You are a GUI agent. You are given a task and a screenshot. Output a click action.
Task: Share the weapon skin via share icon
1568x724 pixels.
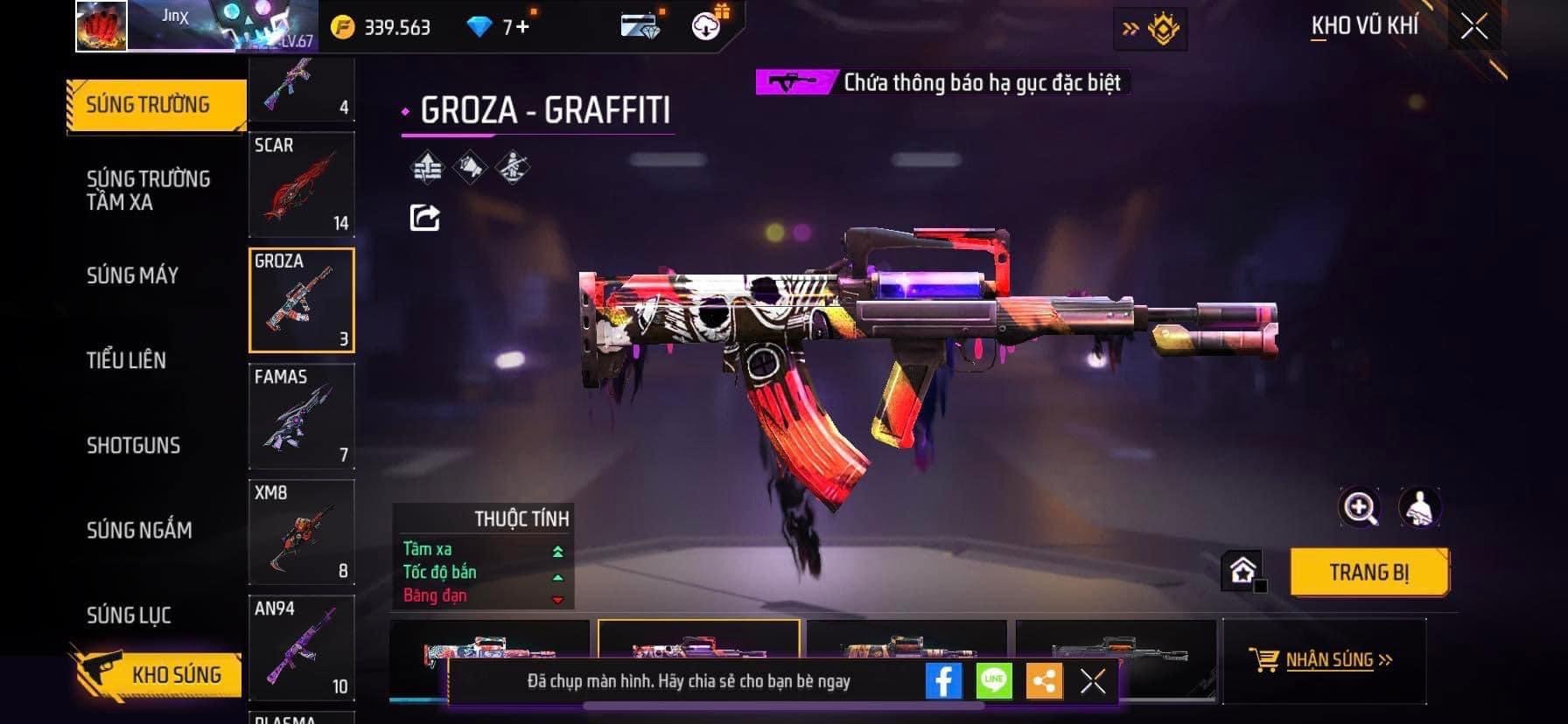[424, 217]
